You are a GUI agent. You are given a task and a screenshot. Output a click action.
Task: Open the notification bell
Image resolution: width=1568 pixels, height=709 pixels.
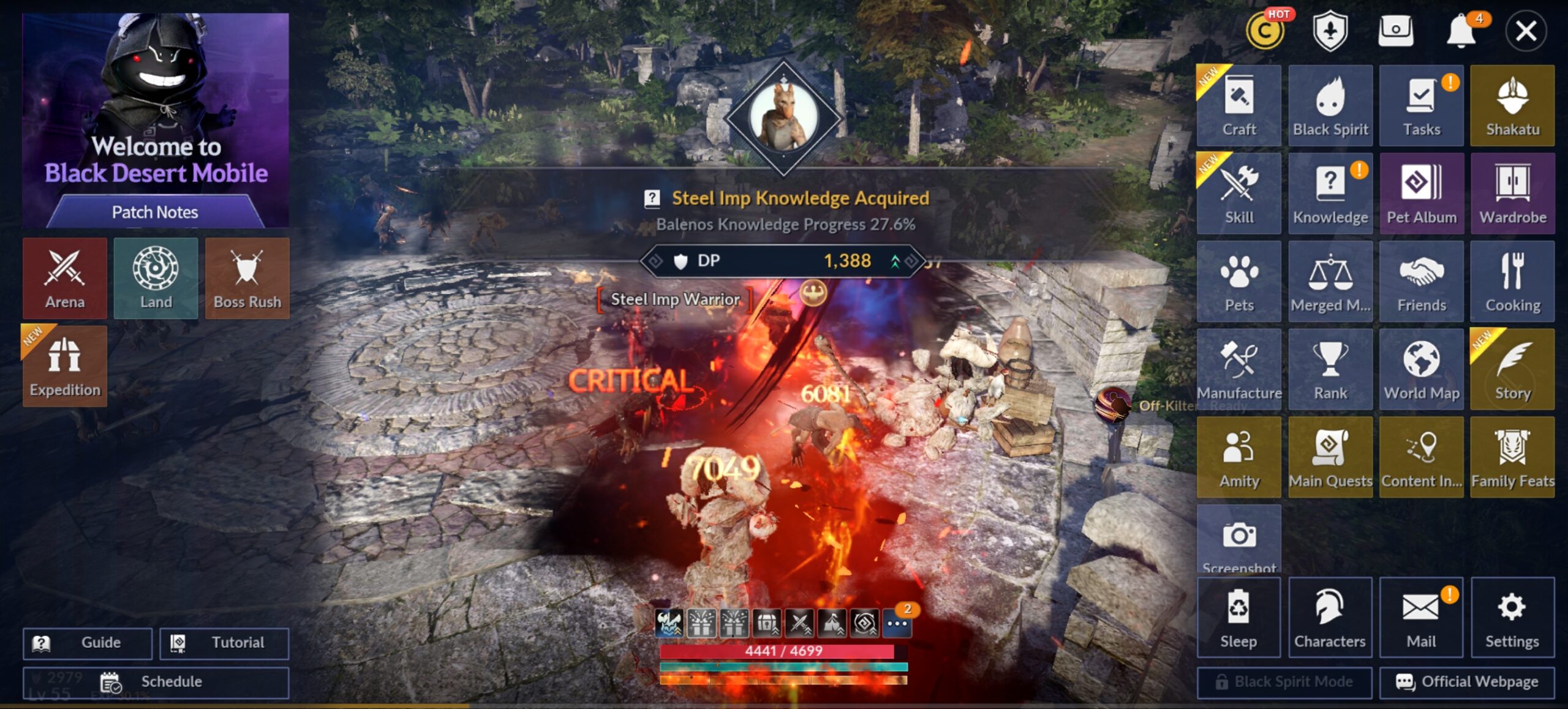point(1461,31)
